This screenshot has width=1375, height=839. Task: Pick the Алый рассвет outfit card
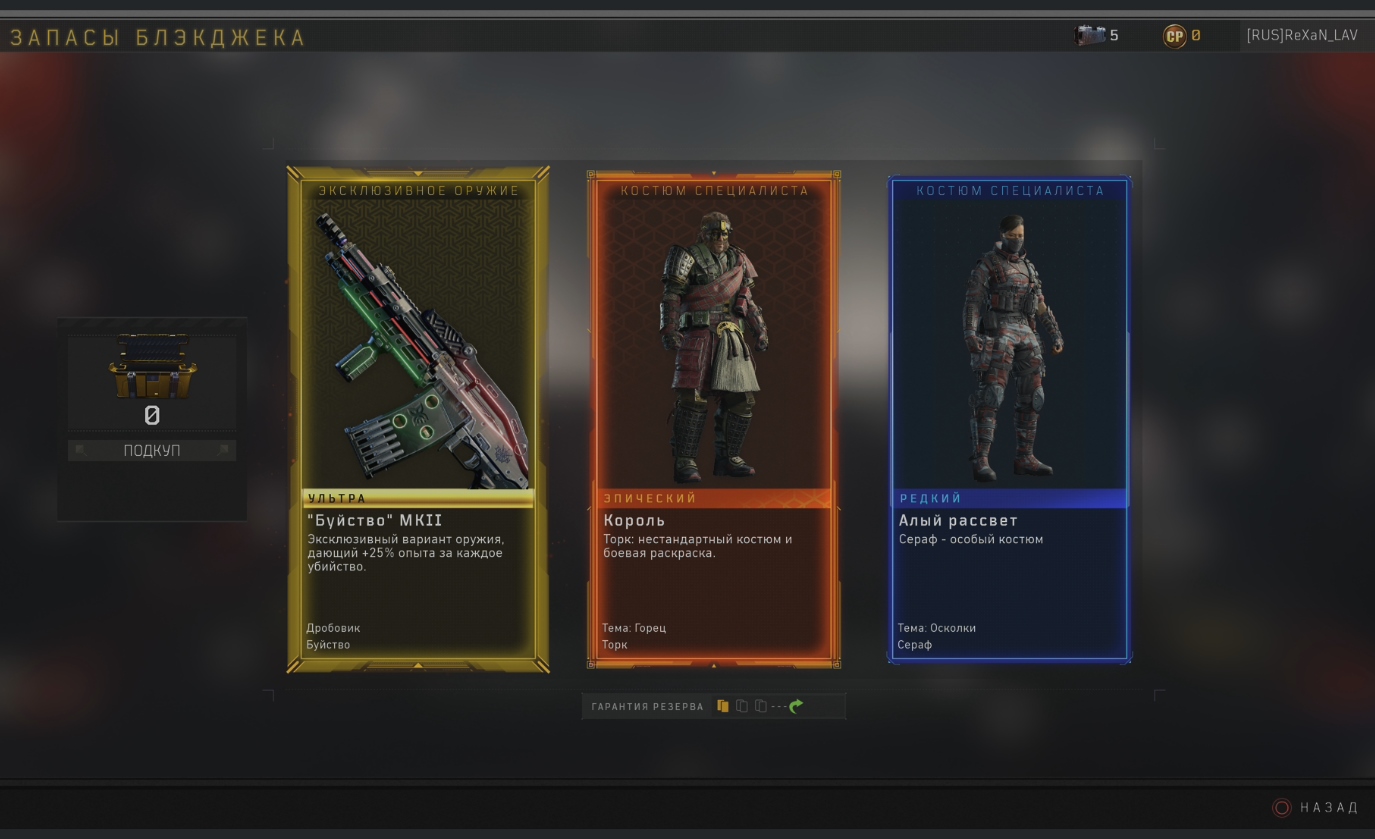(x=1009, y=420)
